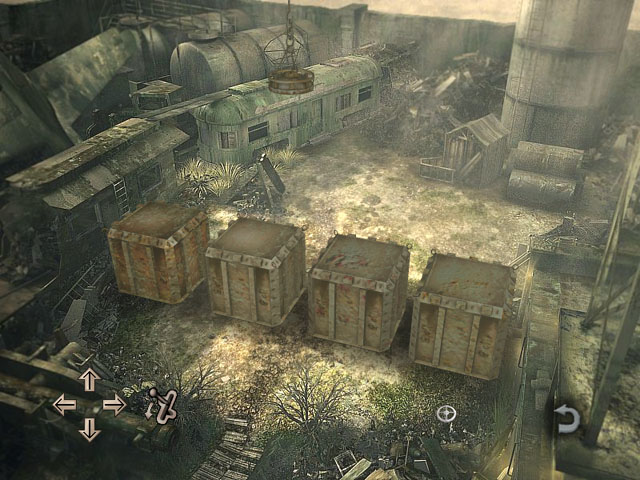Click the down arrow crane control
This screenshot has width=640, height=480.
[x=89, y=429]
